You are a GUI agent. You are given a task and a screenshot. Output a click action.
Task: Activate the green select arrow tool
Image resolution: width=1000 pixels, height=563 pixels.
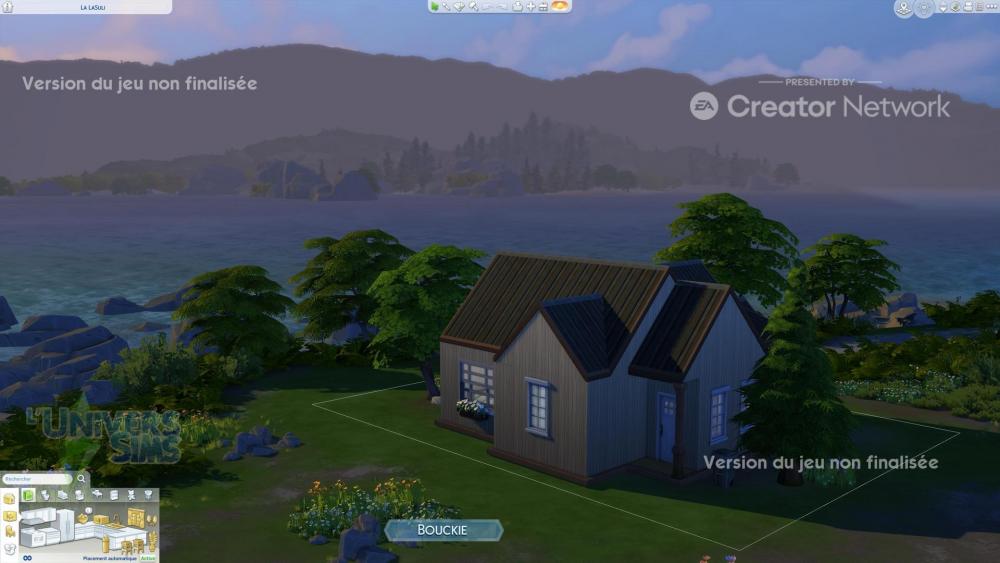[x=435, y=6]
